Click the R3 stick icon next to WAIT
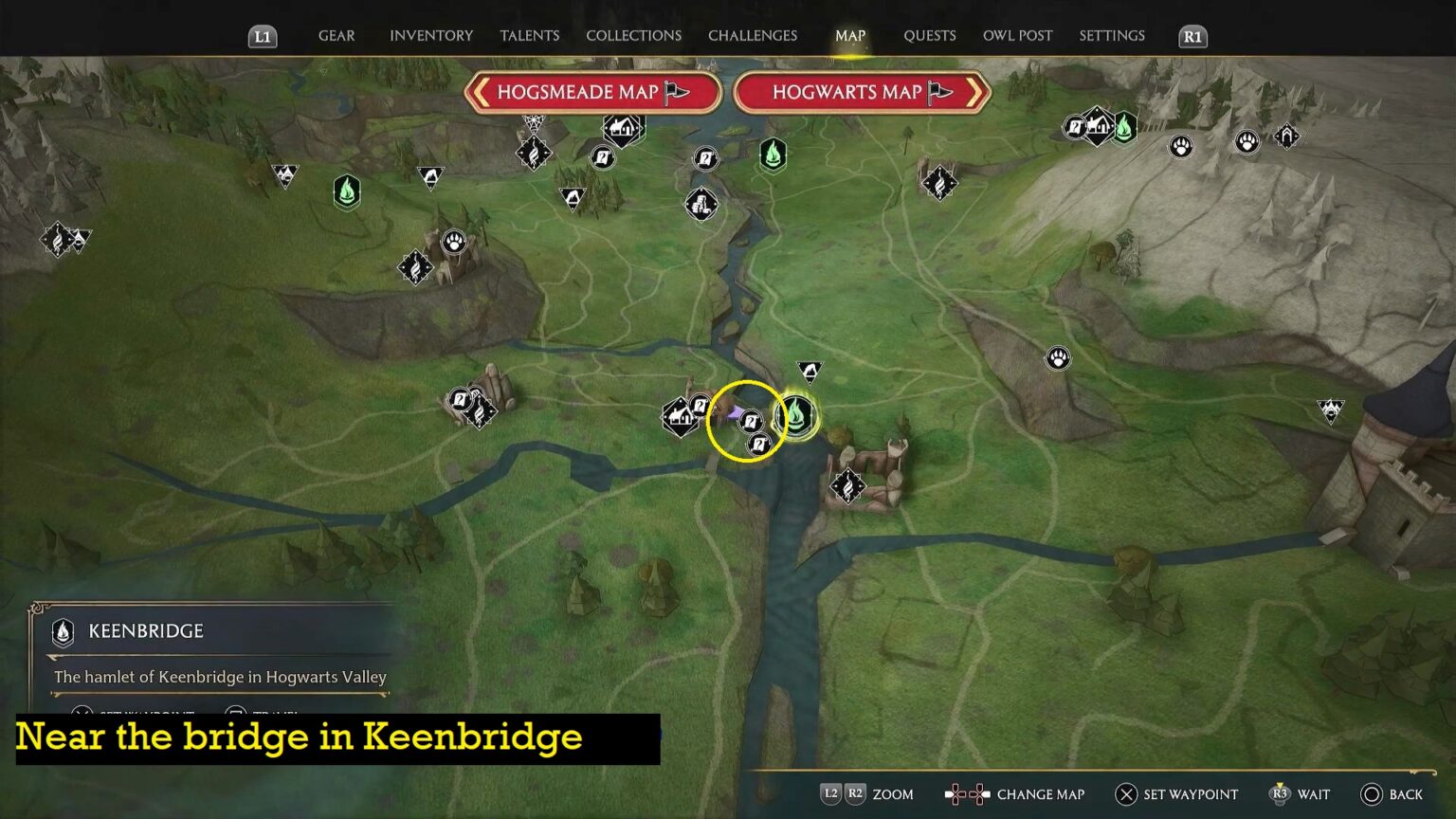This screenshot has height=819, width=1456. (1282, 794)
